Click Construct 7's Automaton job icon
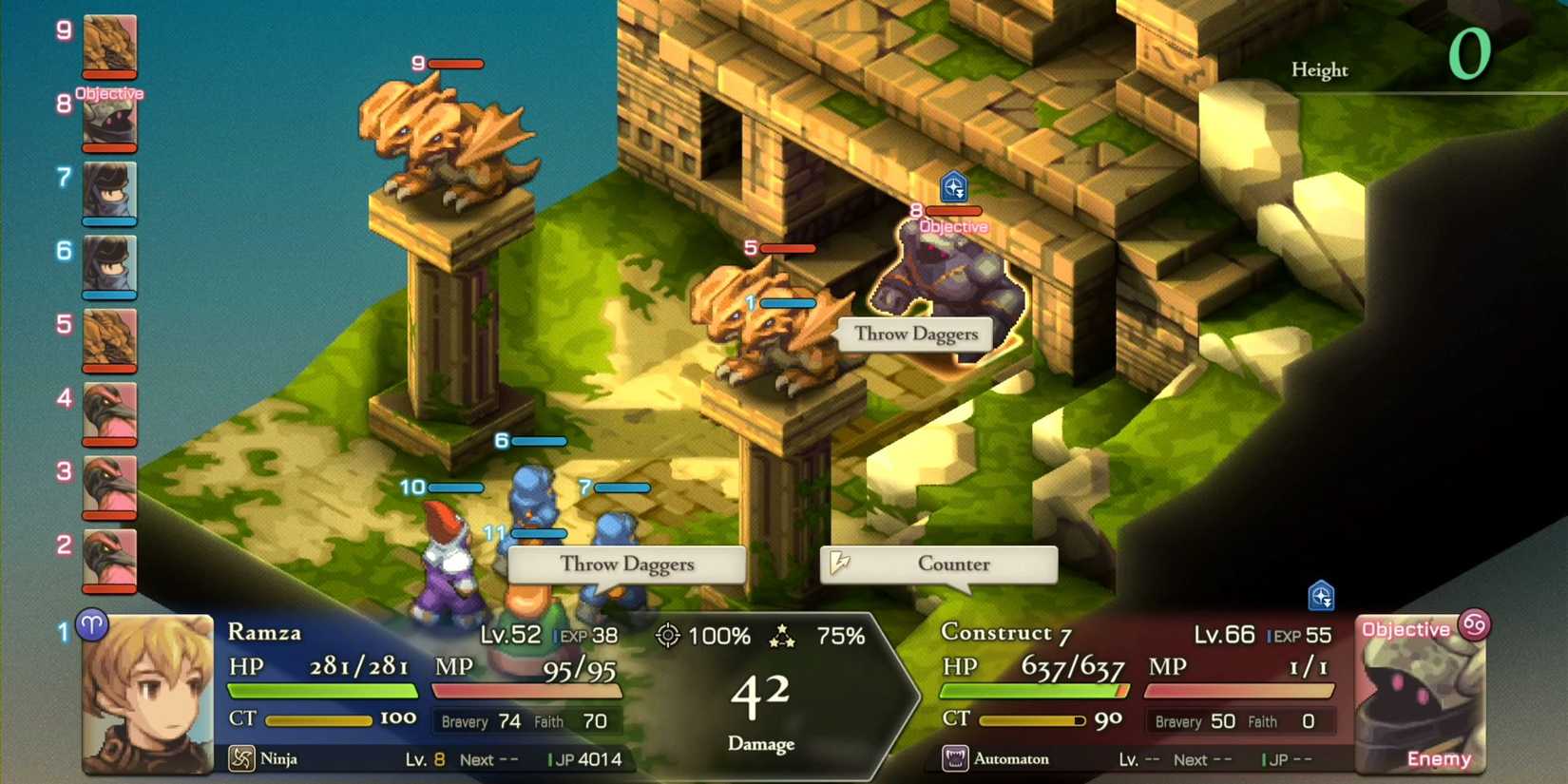 (954, 758)
